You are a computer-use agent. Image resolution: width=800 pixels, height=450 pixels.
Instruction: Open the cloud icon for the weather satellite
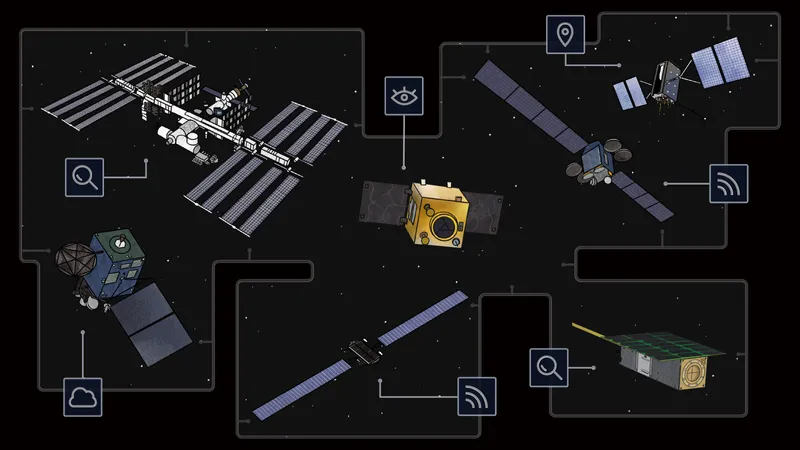pos(83,397)
